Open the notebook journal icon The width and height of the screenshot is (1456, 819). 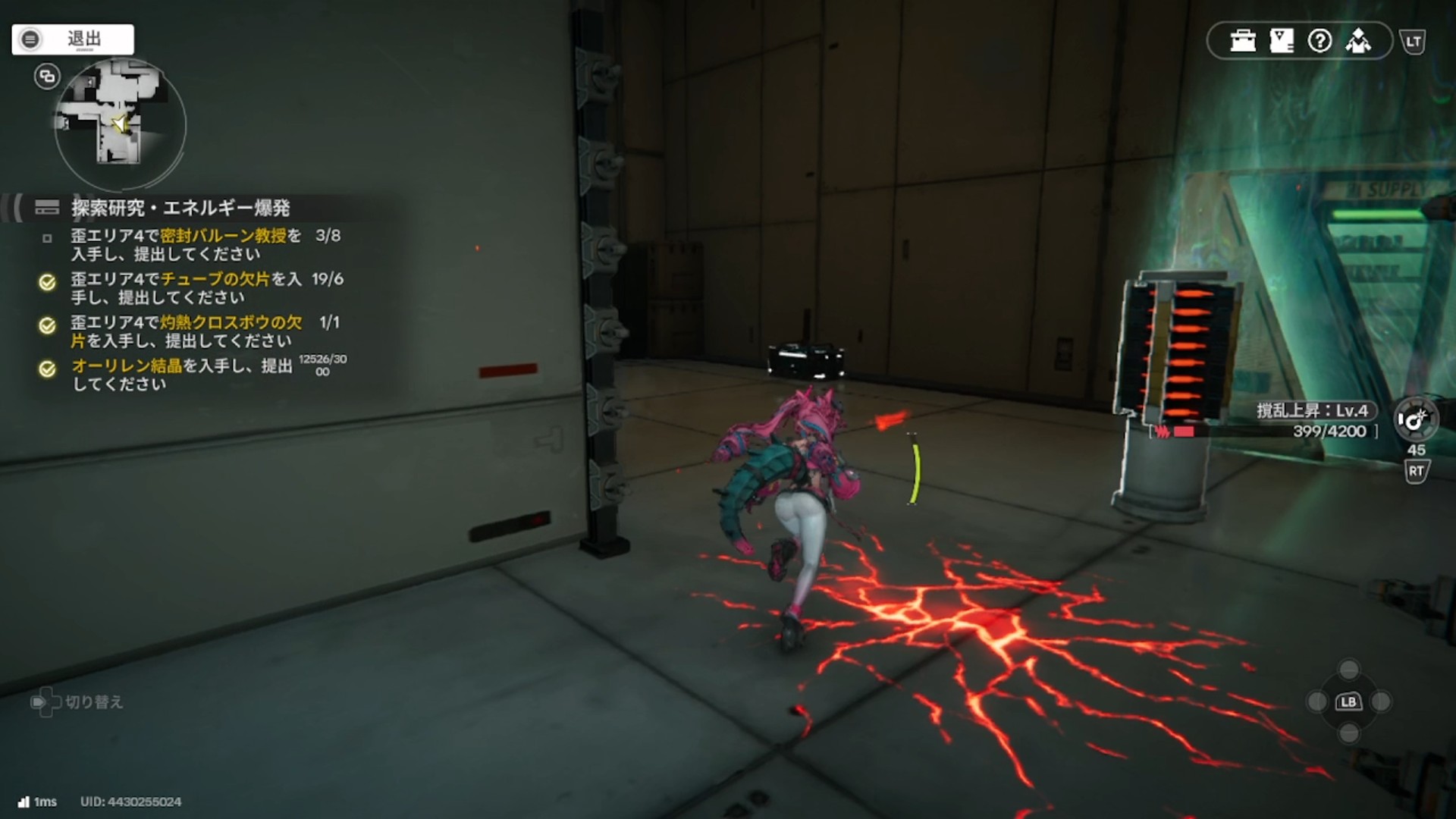(x=1282, y=41)
